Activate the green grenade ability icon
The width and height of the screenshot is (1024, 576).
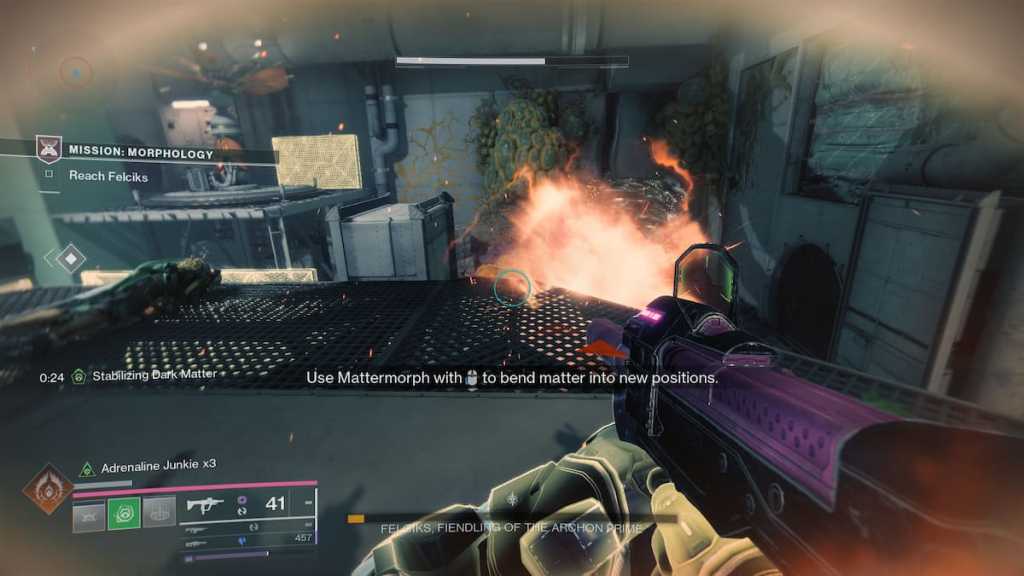pyautogui.click(x=124, y=514)
